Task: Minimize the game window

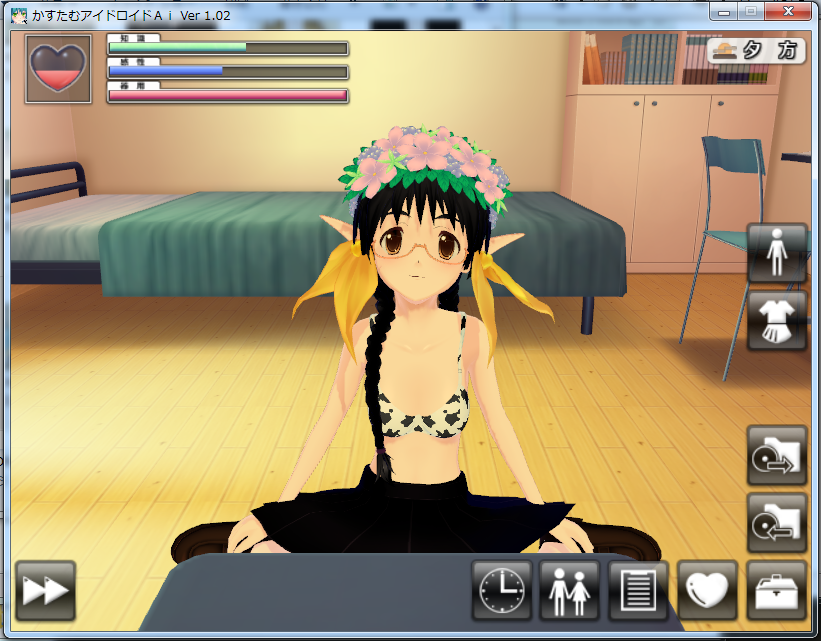Action: (724, 12)
